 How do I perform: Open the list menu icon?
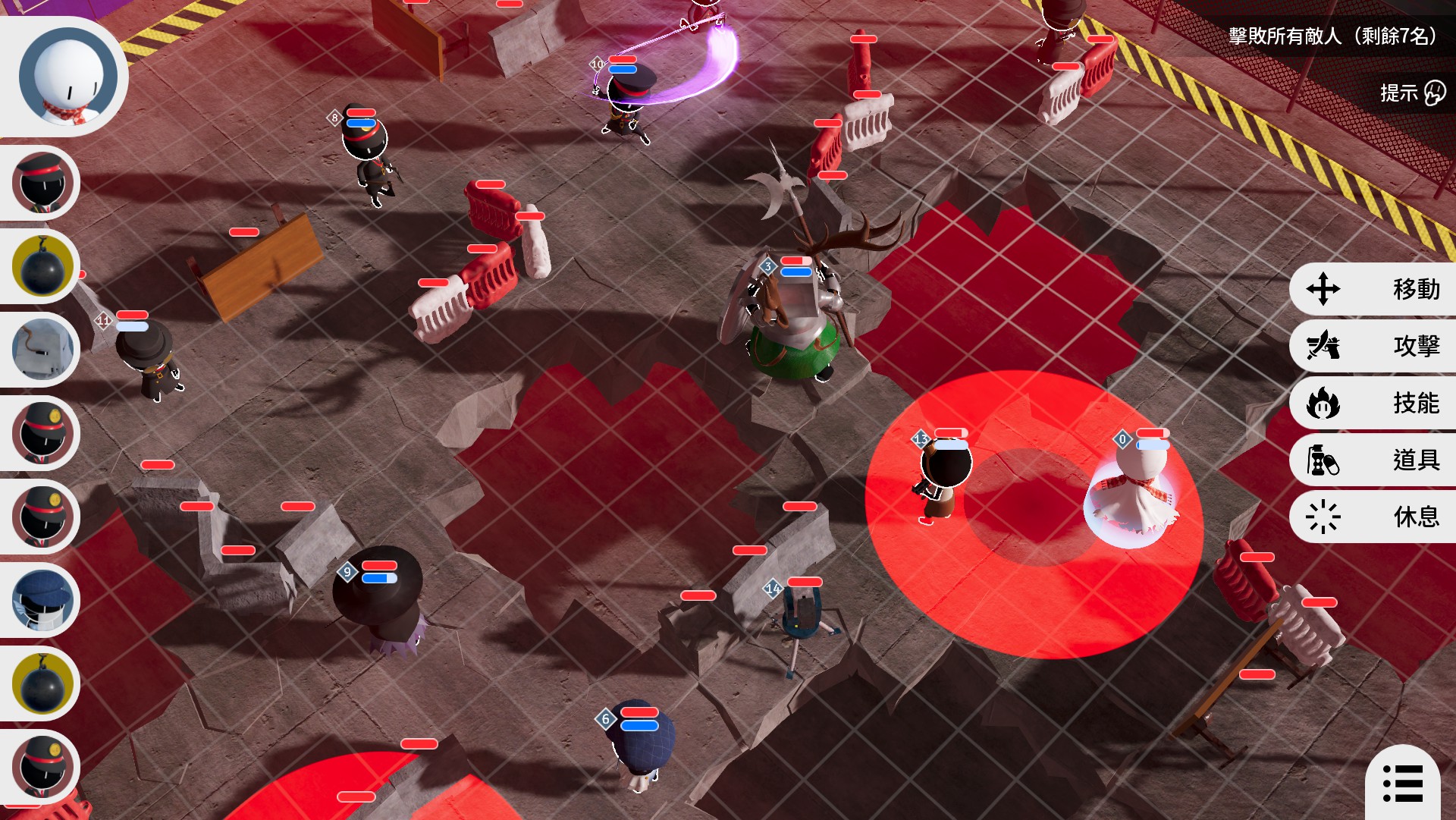1403,783
